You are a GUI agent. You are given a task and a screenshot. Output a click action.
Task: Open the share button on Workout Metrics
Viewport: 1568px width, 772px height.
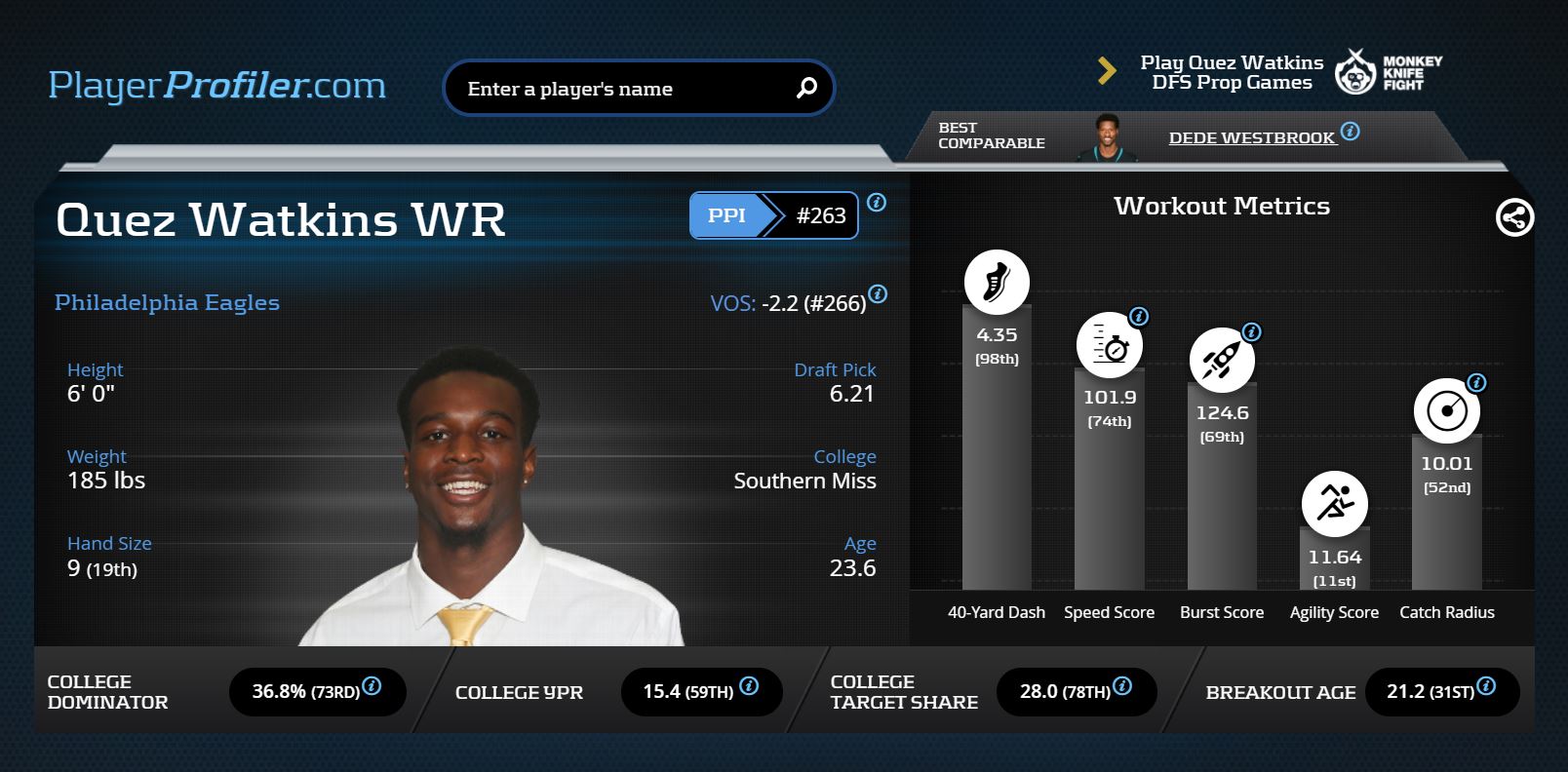1514,217
